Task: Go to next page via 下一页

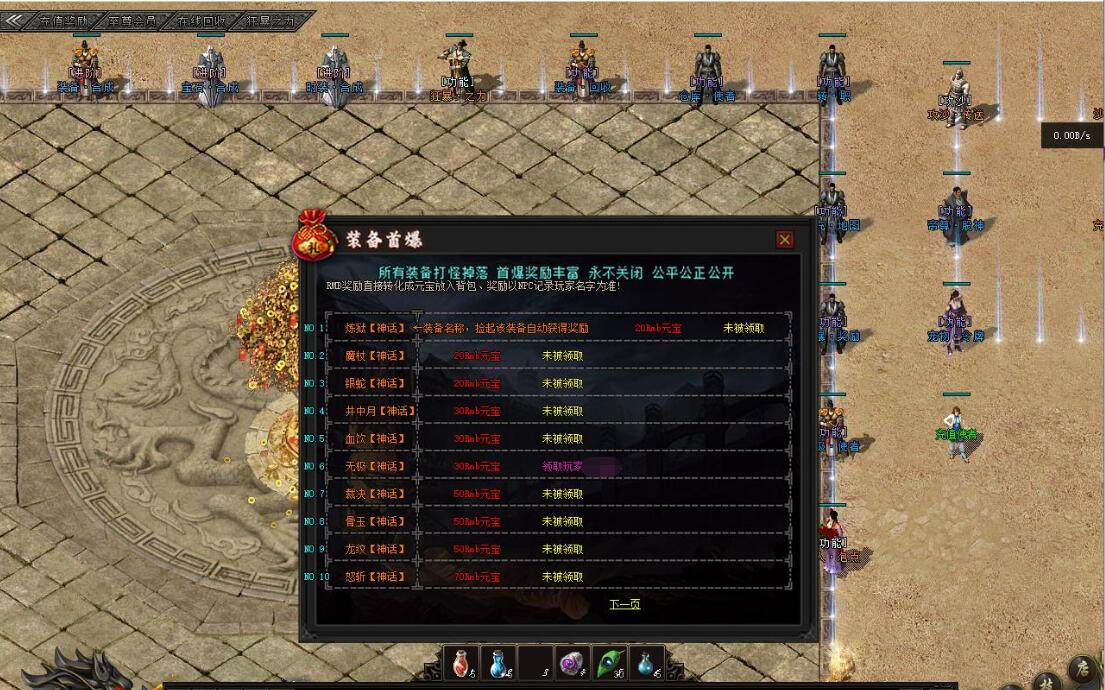Action: [624, 604]
